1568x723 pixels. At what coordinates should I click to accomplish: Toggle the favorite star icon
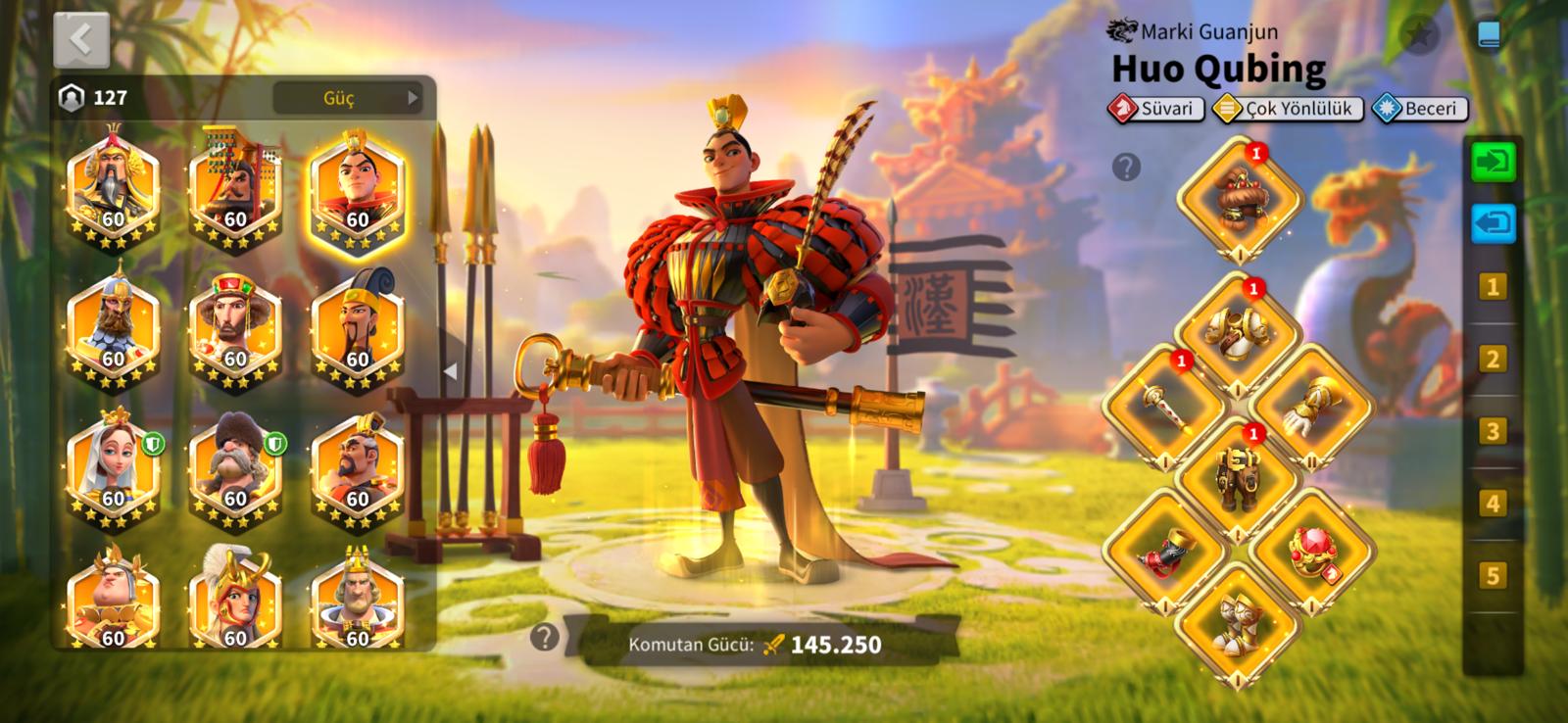point(1419,36)
